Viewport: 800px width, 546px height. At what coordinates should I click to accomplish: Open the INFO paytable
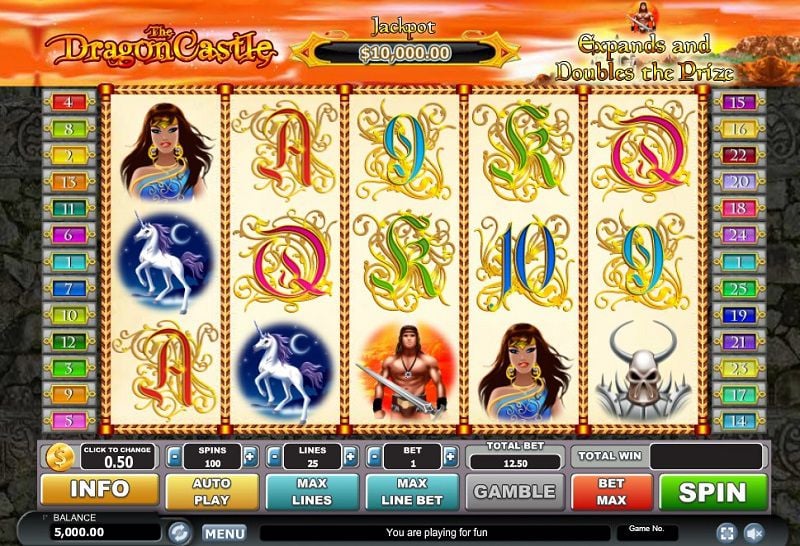pyautogui.click(x=99, y=490)
